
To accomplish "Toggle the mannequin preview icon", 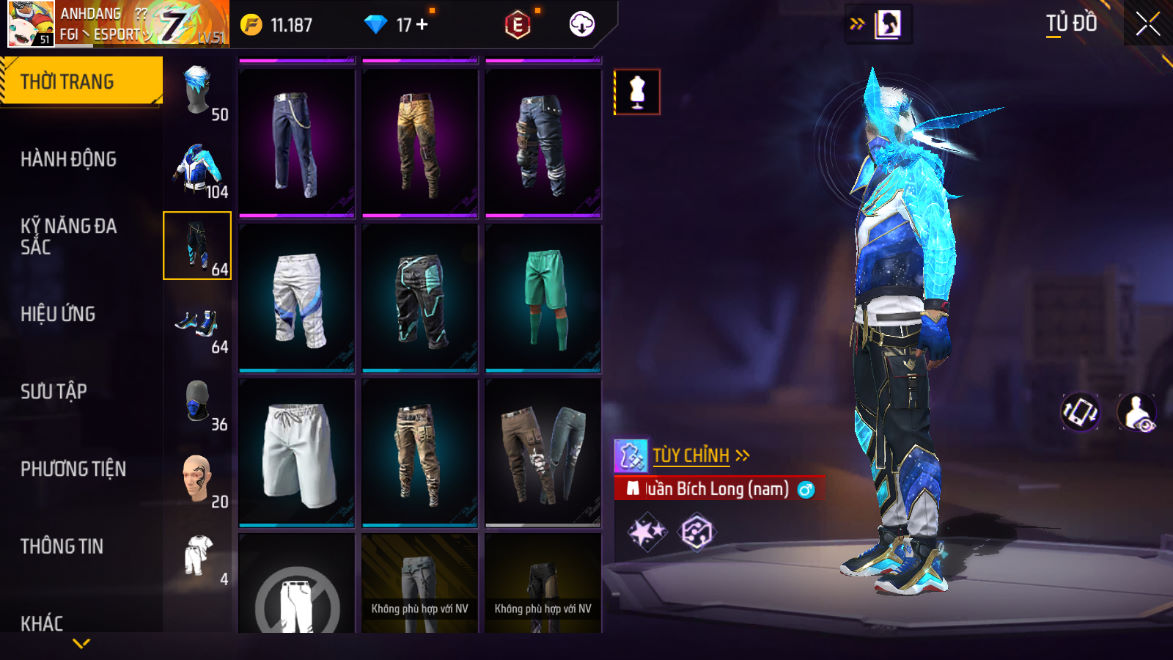I will tap(637, 92).
